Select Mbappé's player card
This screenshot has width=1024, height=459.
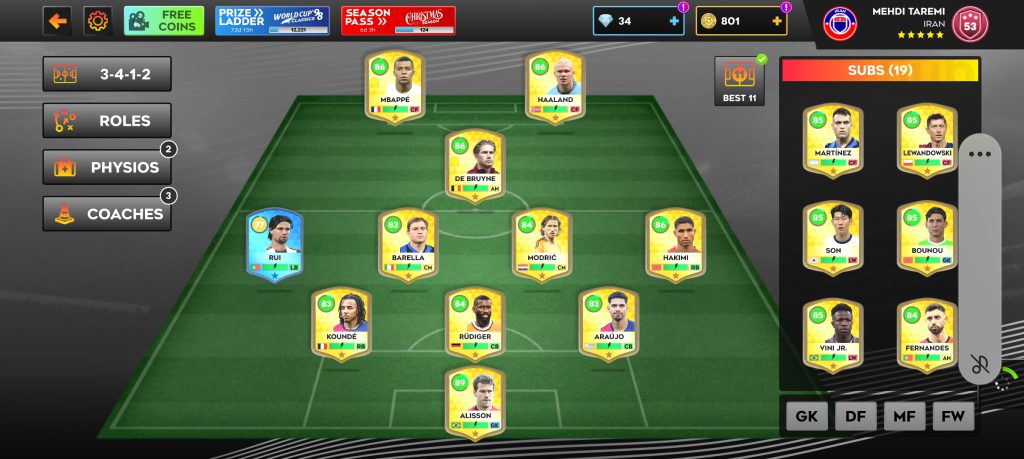point(393,89)
